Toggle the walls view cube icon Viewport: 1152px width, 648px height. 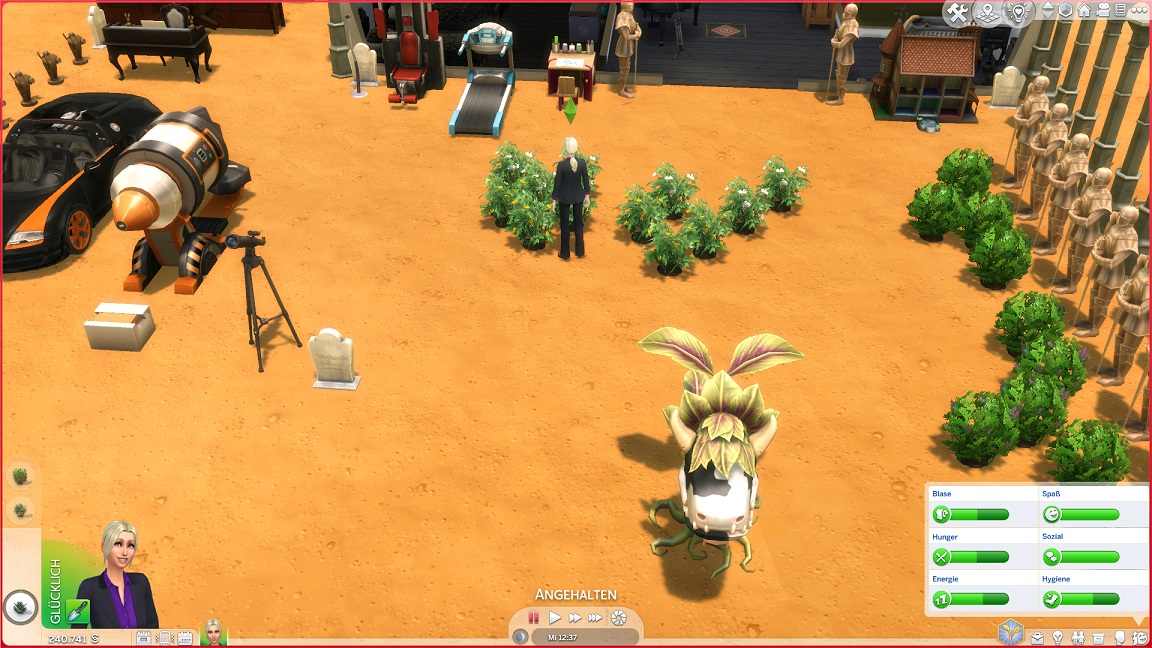tap(1065, 11)
